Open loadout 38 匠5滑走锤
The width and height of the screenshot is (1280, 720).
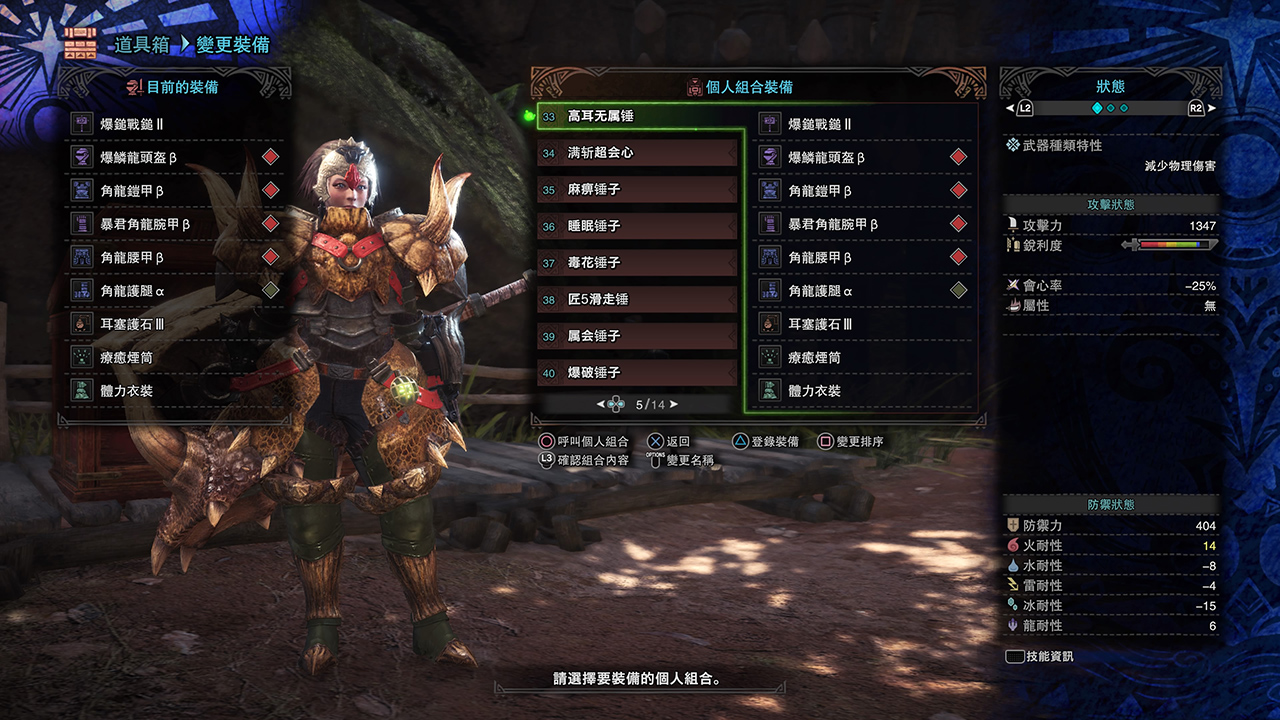pos(638,299)
